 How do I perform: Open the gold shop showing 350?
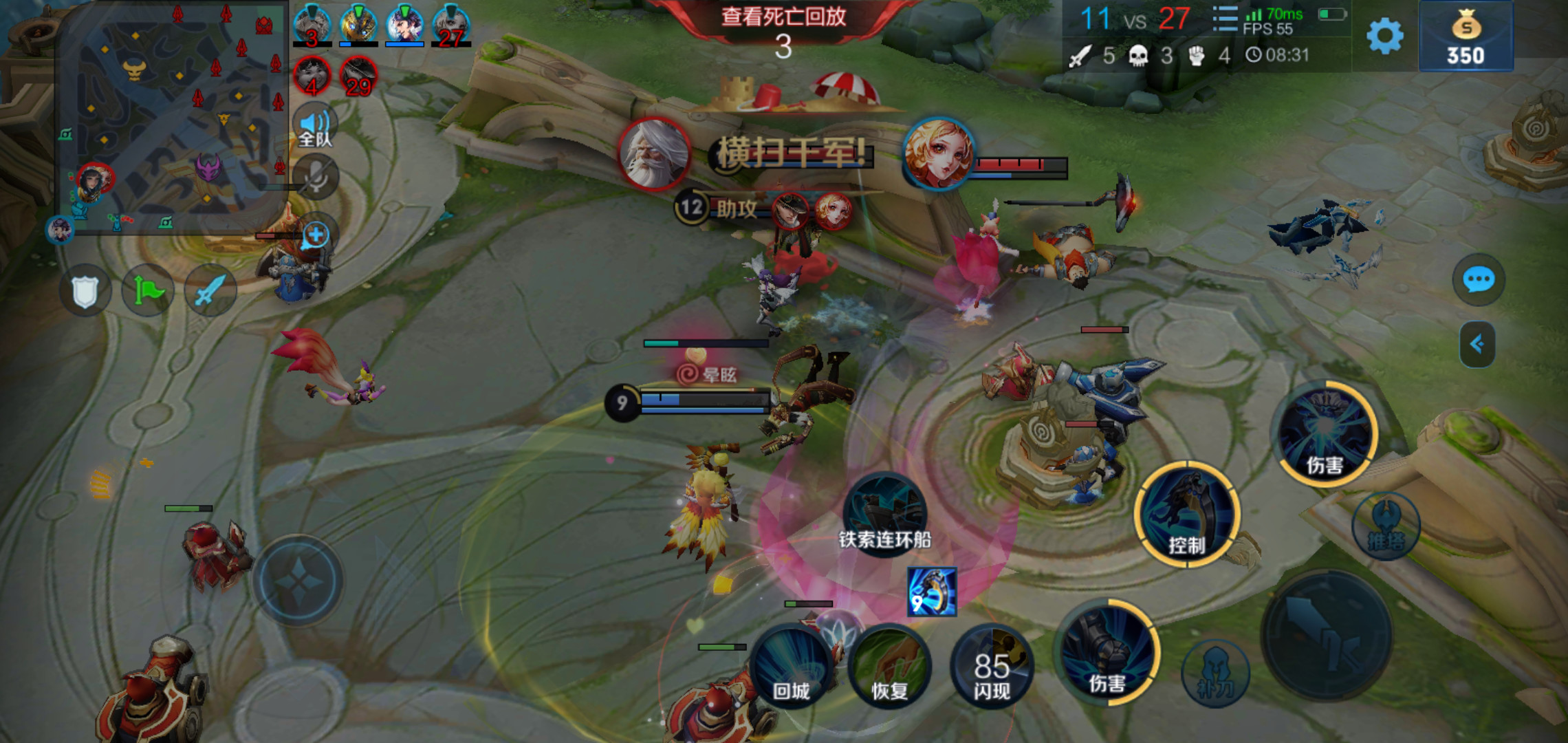pyautogui.click(x=1466, y=37)
